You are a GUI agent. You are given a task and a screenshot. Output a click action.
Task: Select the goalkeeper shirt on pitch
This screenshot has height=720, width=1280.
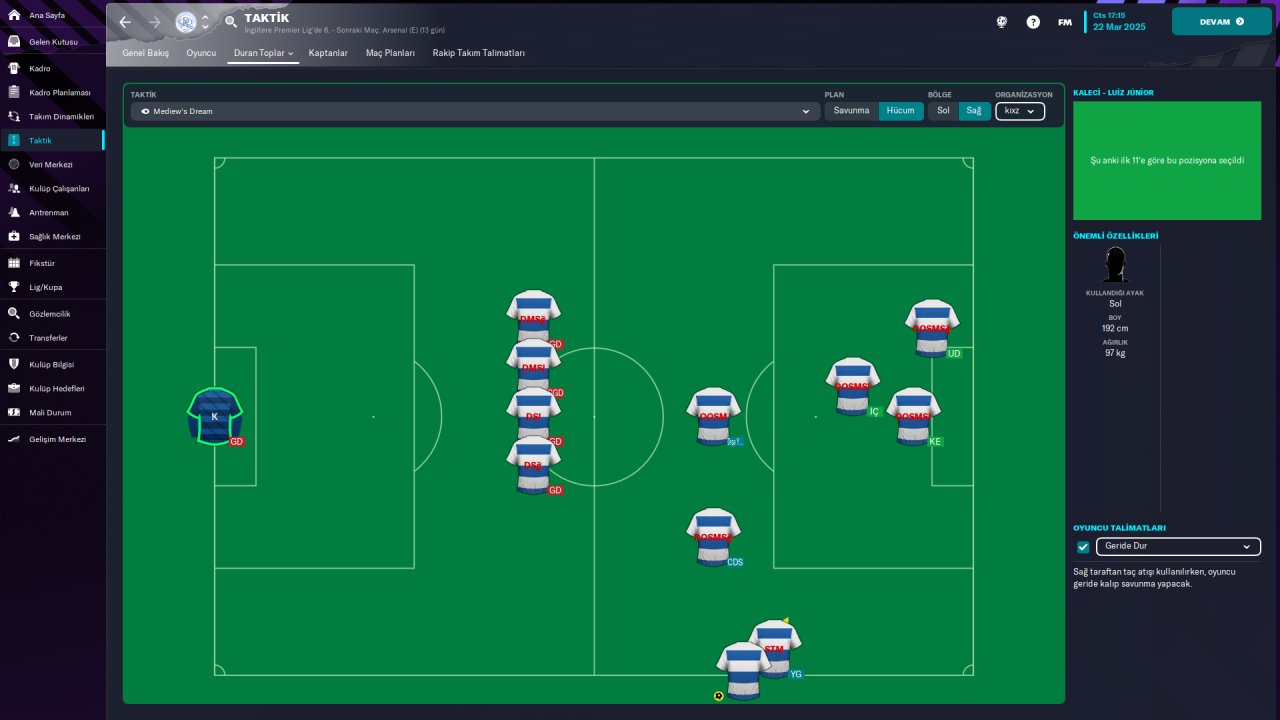pos(214,415)
